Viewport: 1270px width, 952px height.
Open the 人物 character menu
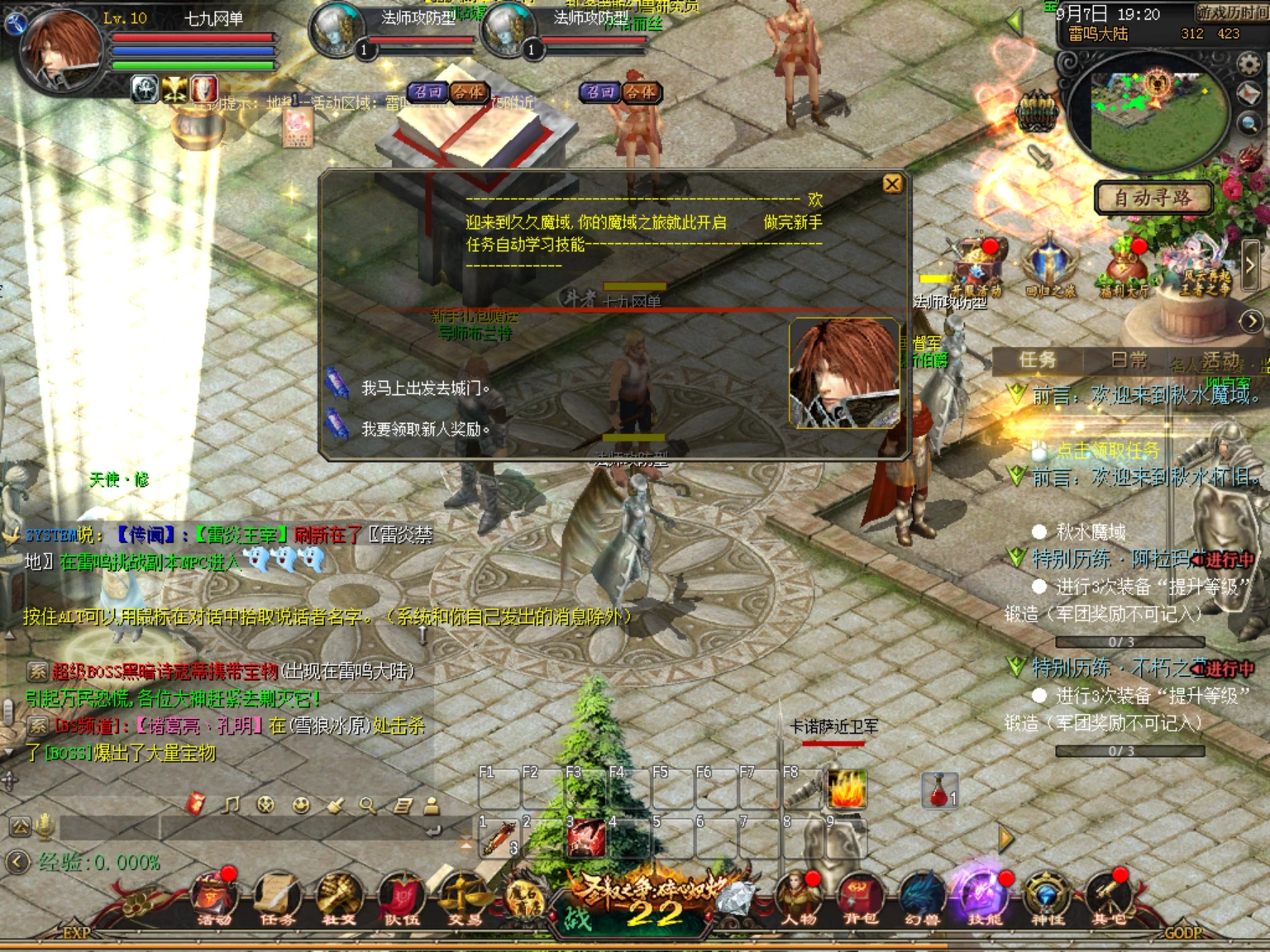[x=798, y=897]
